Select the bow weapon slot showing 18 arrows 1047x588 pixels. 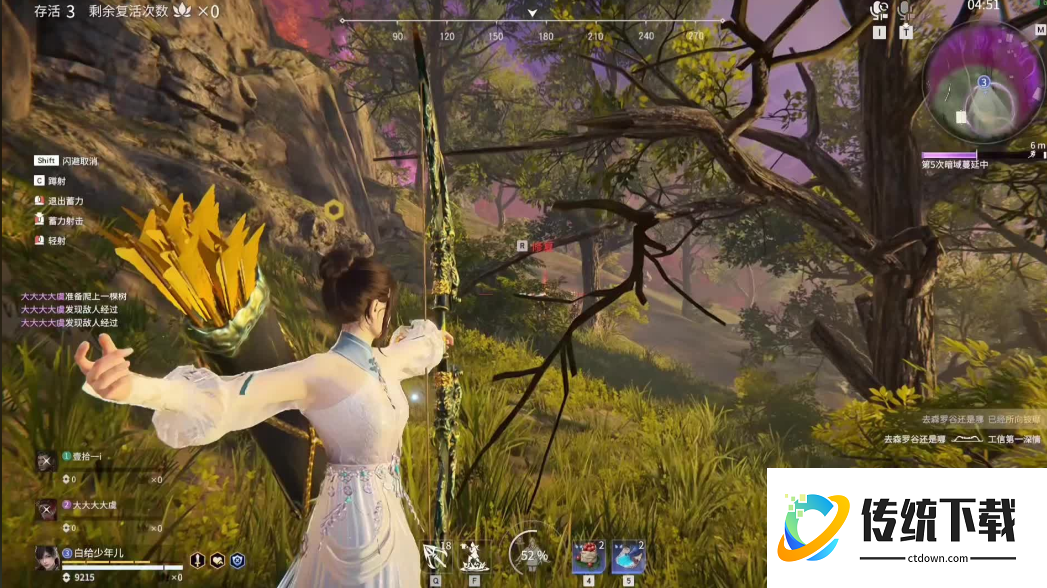(436, 554)
